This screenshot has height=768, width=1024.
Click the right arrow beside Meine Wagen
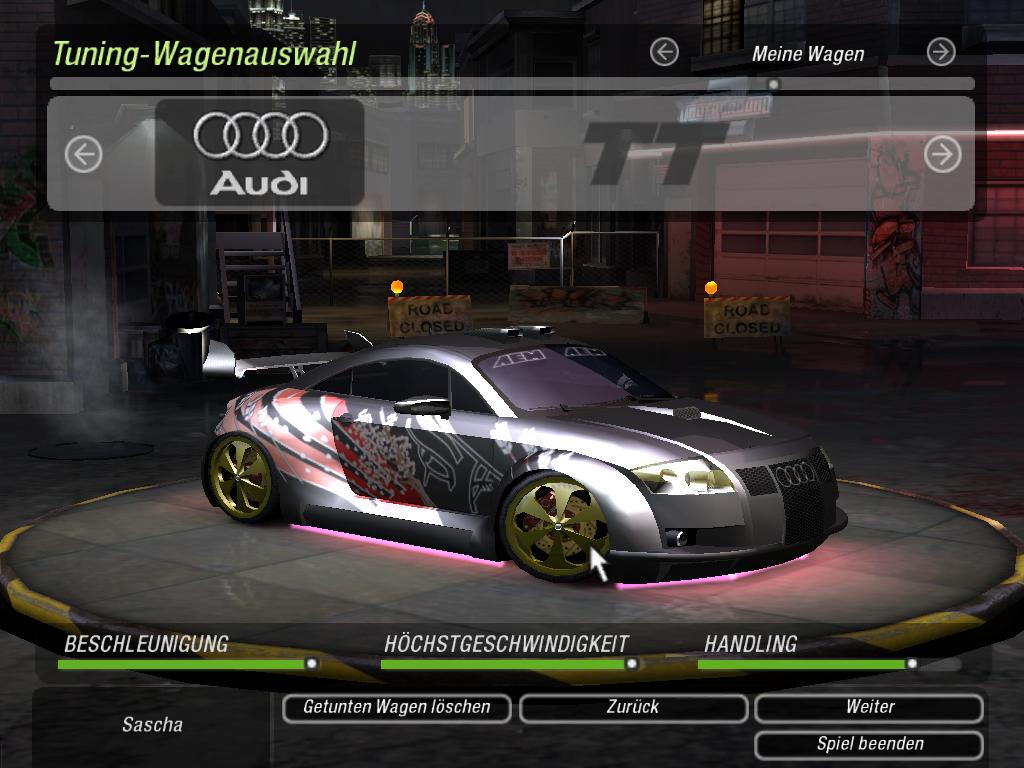940,52
